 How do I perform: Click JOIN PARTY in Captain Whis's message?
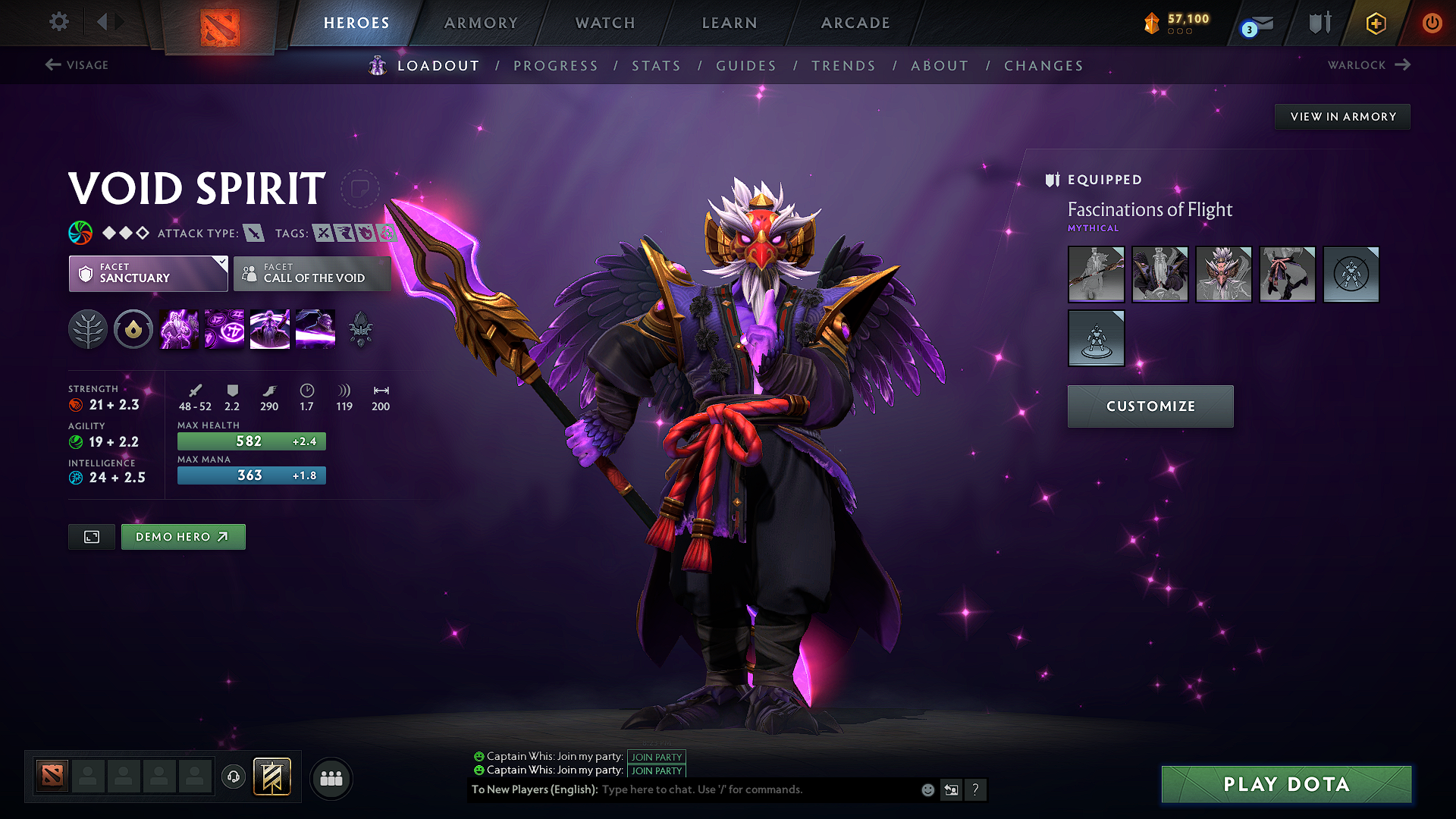click(x=656, y=757)
